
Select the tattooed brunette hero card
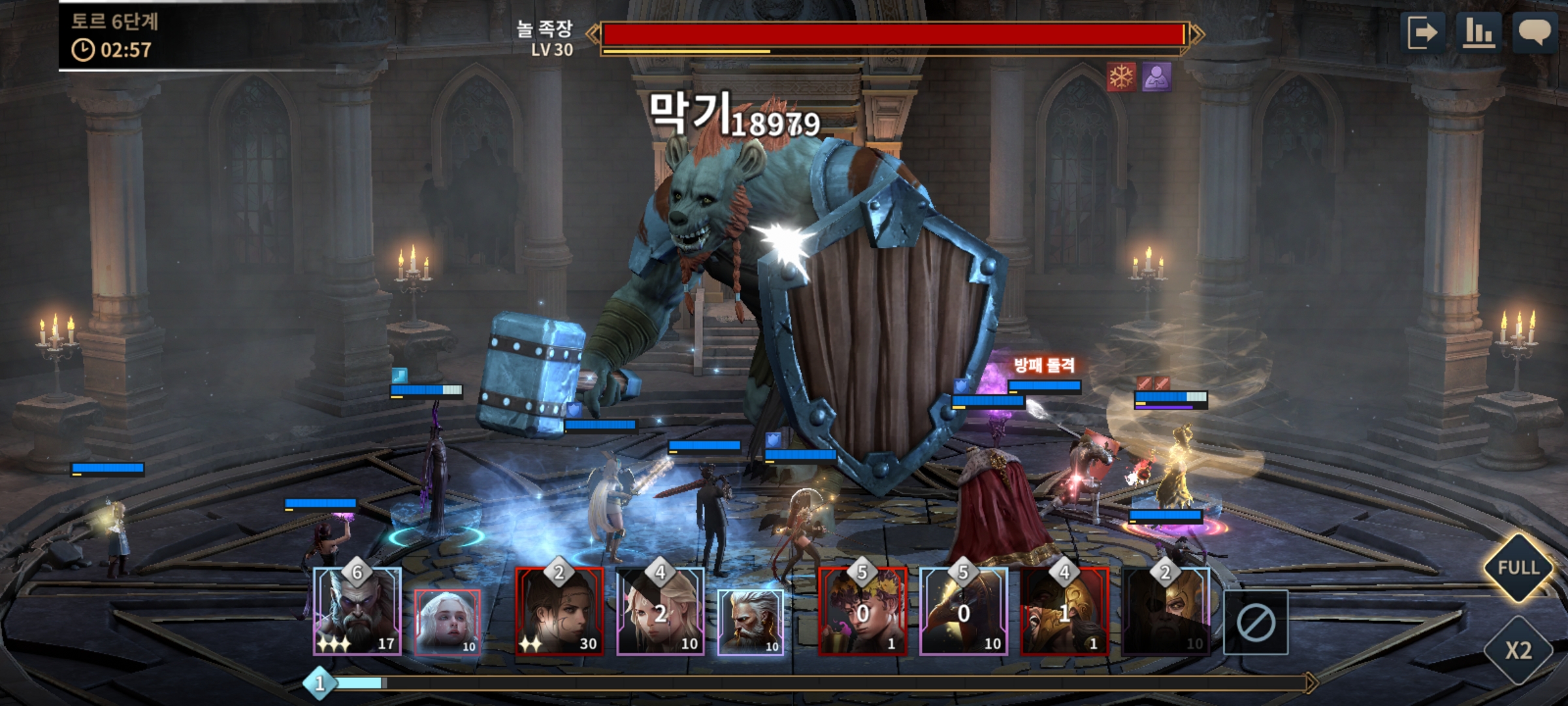[559, 613]
